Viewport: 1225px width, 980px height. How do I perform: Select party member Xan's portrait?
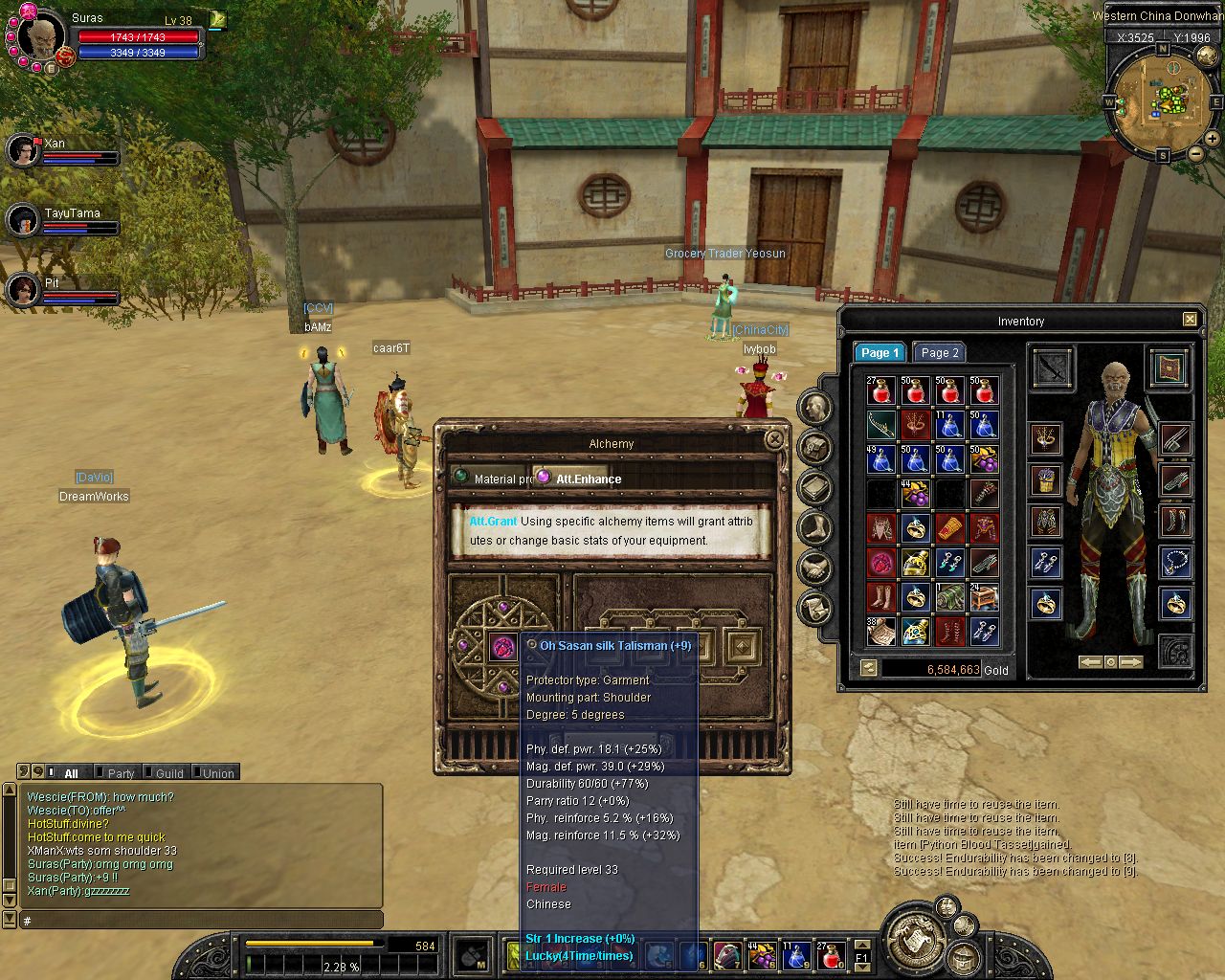[22, 150]
